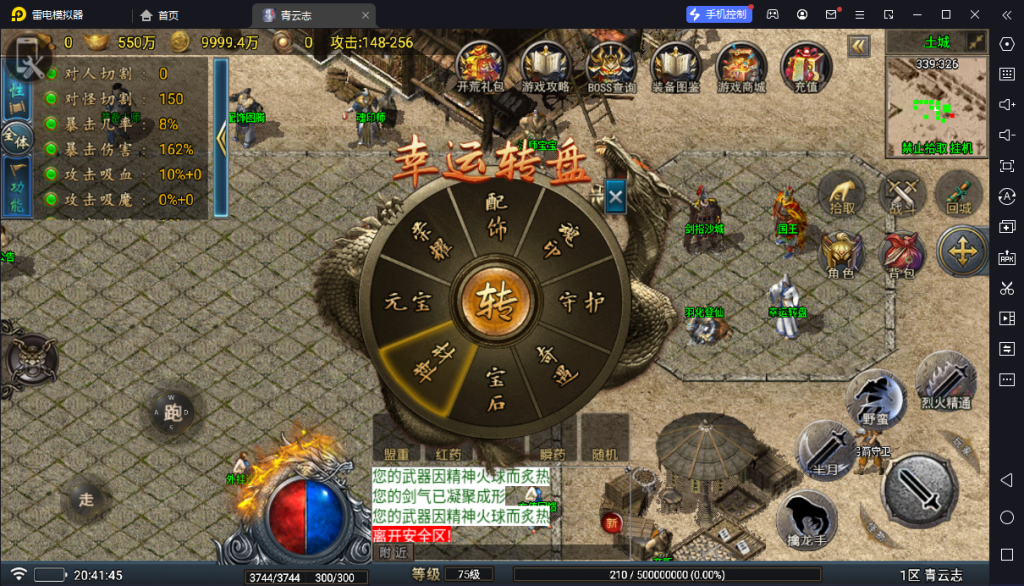
Task: Close the lucky wheel panel
Action: (615, 197)
